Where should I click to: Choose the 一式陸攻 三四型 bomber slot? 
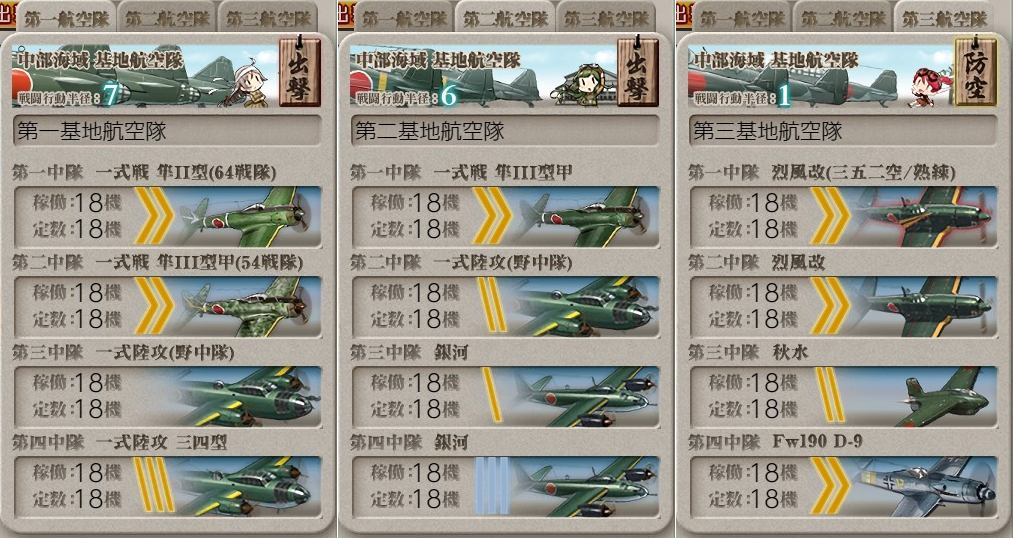point(167,487)
